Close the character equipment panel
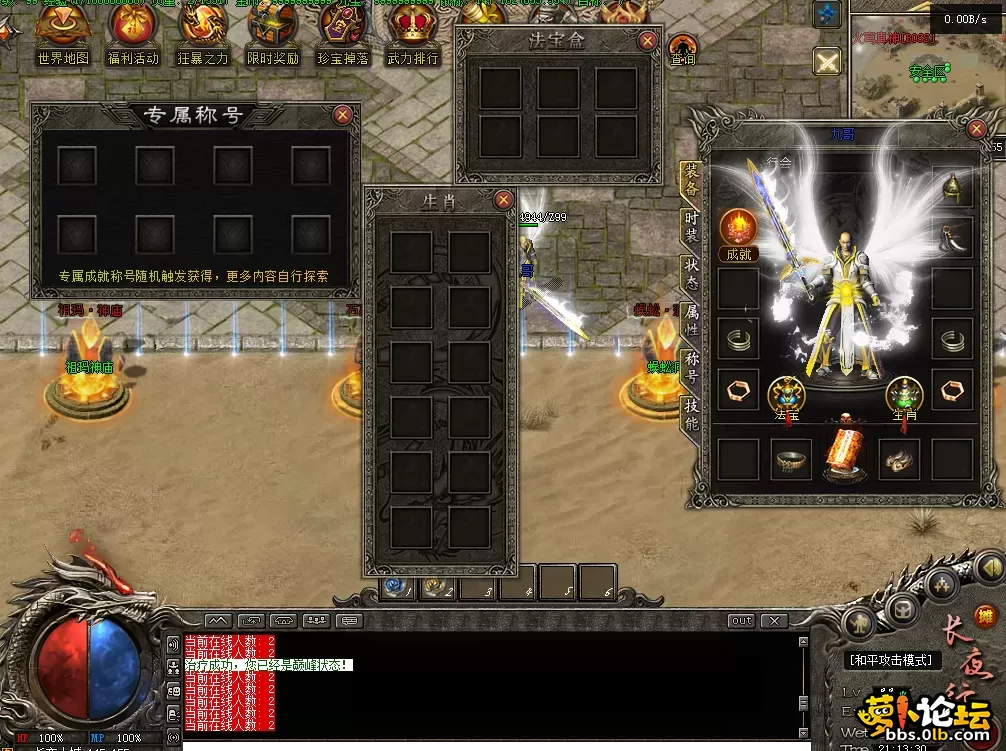The width and height of the screenshot is (1006, 751). coord(977,129)
